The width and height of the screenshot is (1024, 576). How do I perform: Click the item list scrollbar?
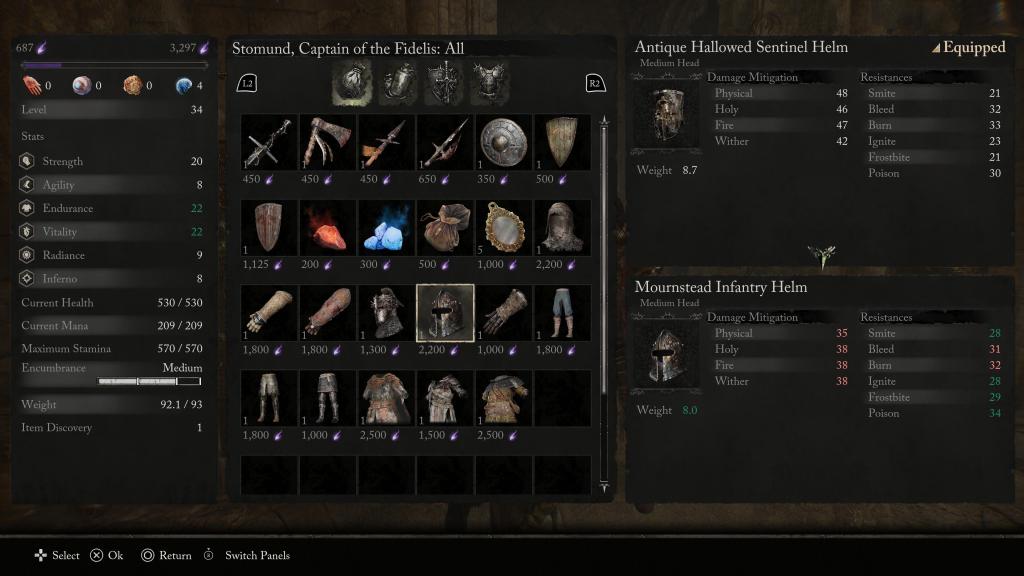(x=603, y=300)
